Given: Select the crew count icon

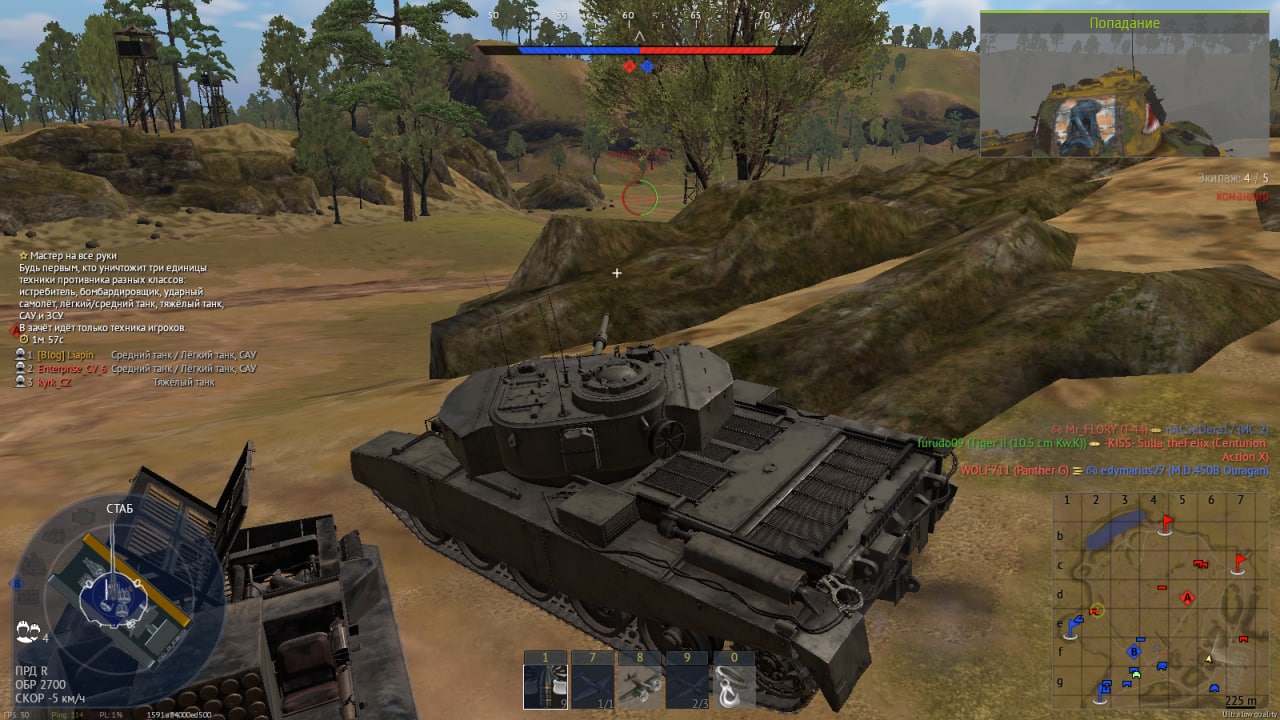Looking at the screenshot, I should click(28, 632).
